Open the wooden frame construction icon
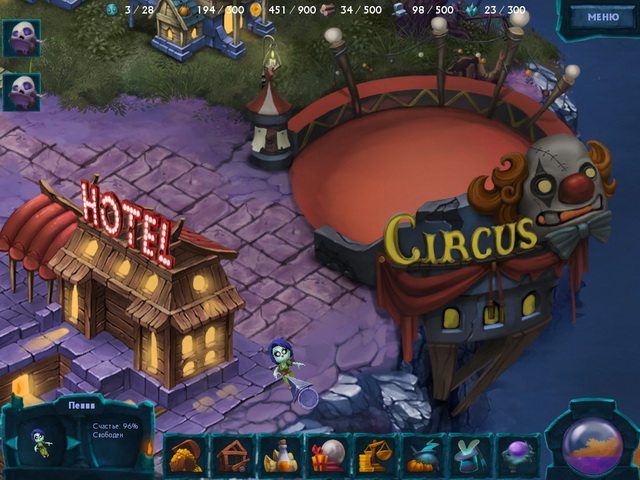 (232, 455)
